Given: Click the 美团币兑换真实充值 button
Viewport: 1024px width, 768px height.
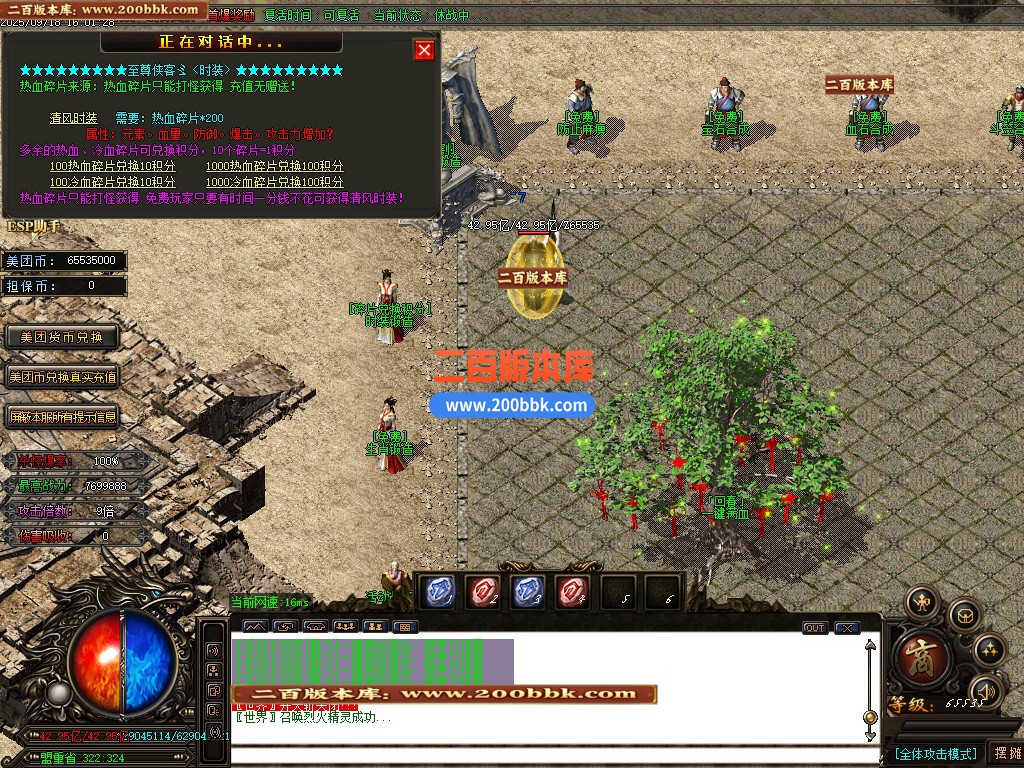Looking at the screenshot, I should [x=62, y=377].
